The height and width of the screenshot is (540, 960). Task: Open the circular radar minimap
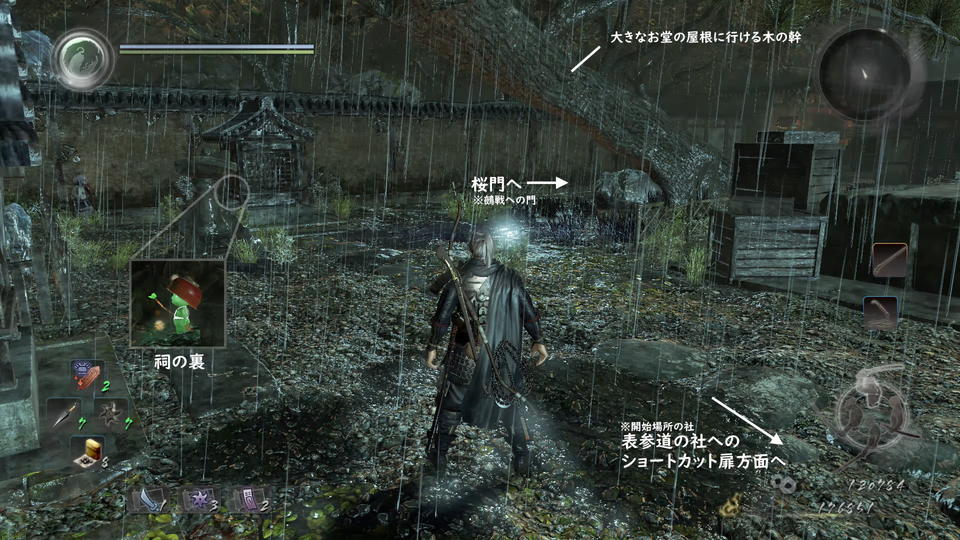[864, 72]
